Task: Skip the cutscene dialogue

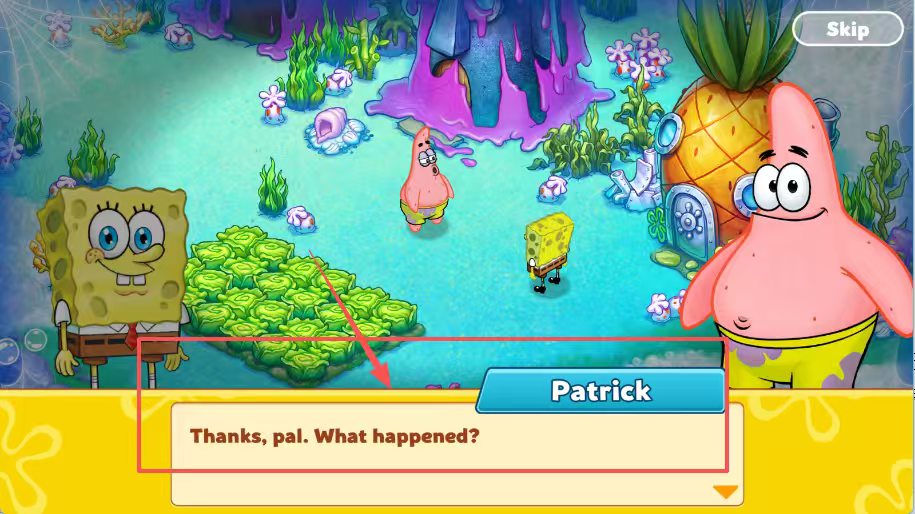Action: click(x=846, y=29)
